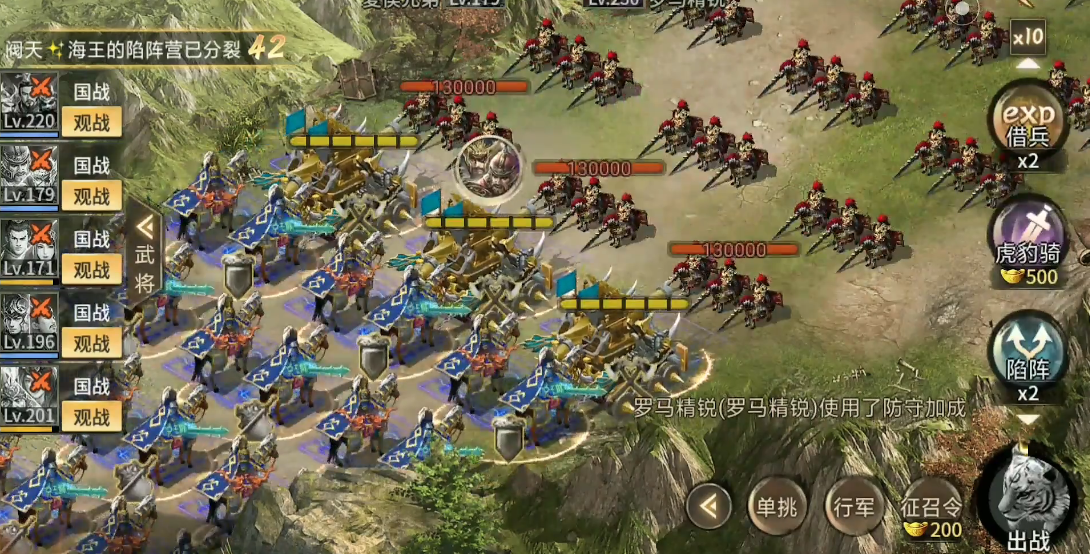Summon 虎豹骑 cavalry for 500 gold
This screenshot has height=554, width=1090.
click(1027, 238)
